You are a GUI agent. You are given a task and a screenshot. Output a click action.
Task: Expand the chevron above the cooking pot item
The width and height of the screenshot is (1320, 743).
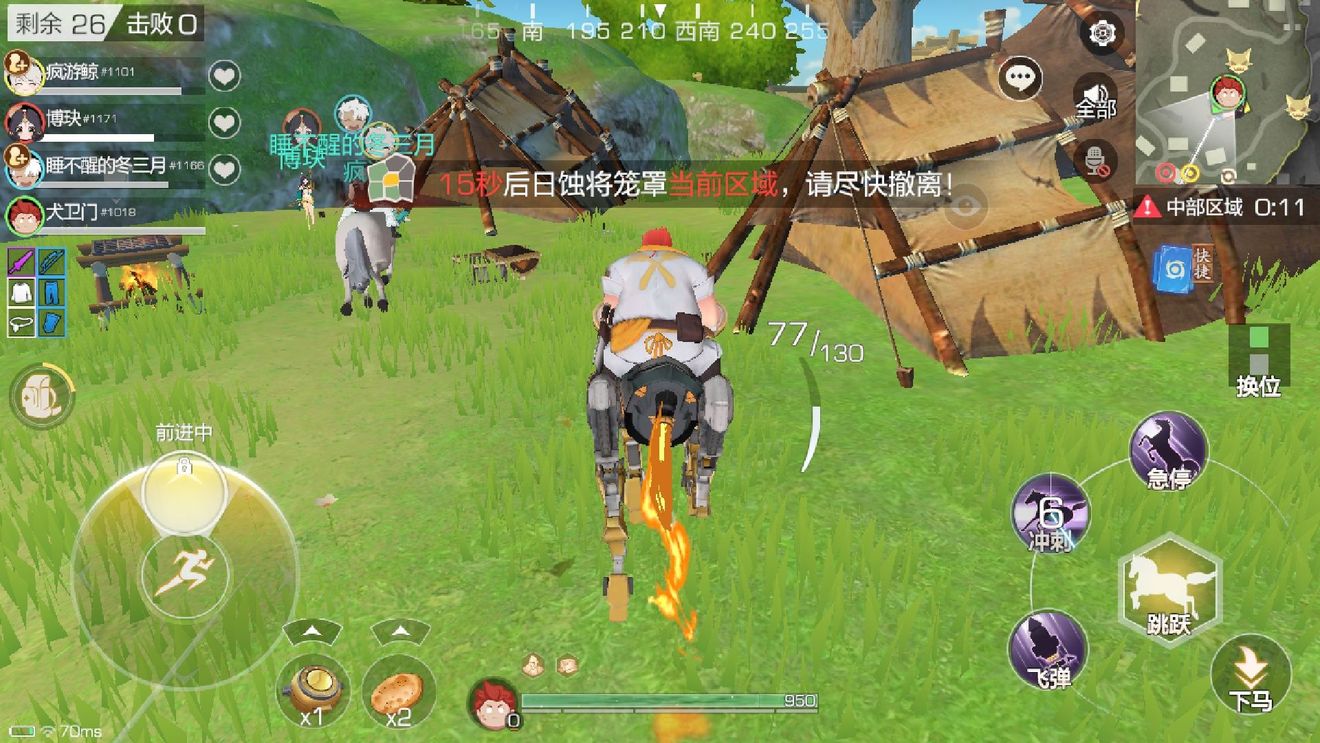(x=313, y=630)
